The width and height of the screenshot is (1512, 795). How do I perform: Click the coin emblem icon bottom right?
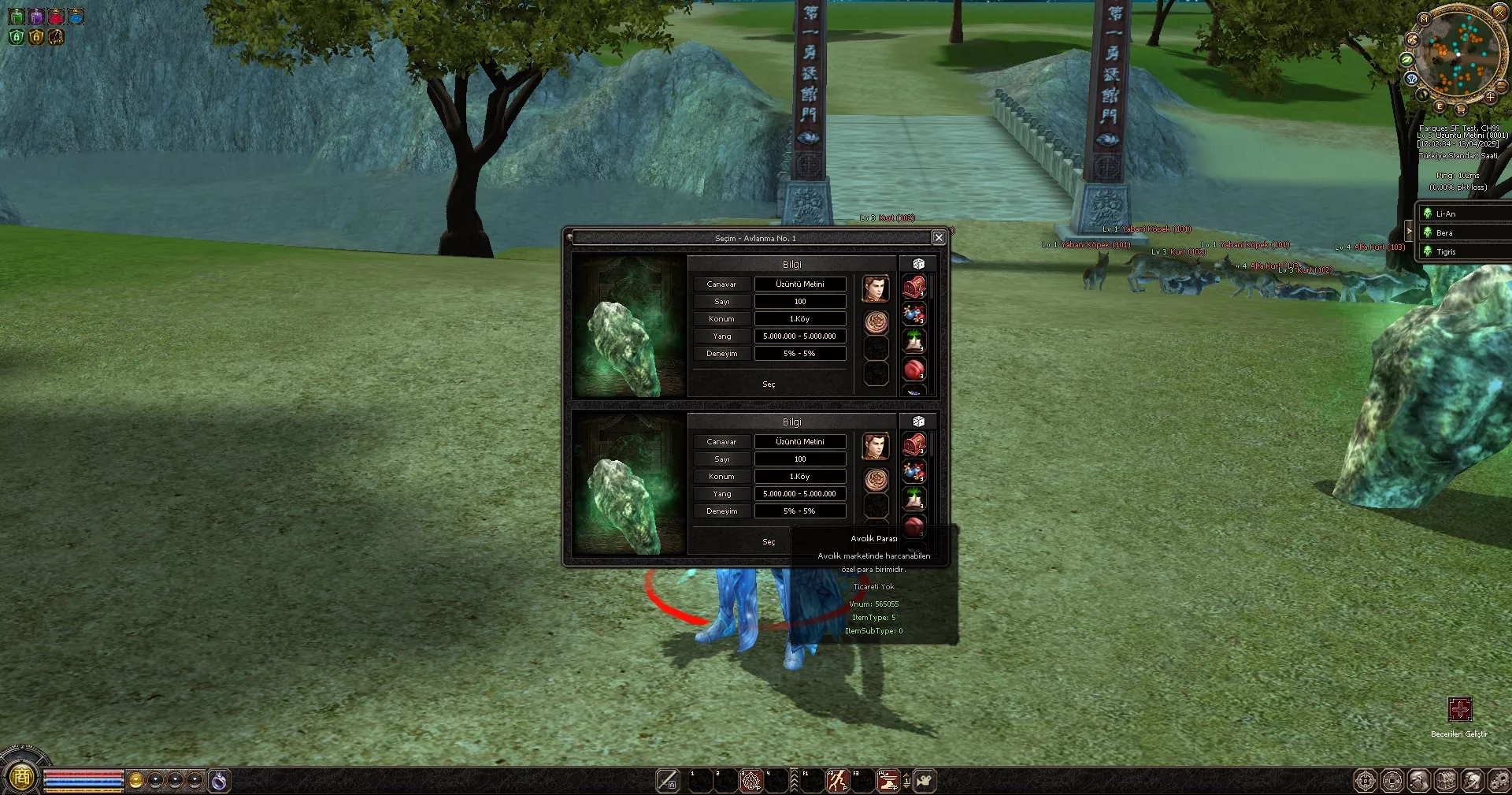1392,780
